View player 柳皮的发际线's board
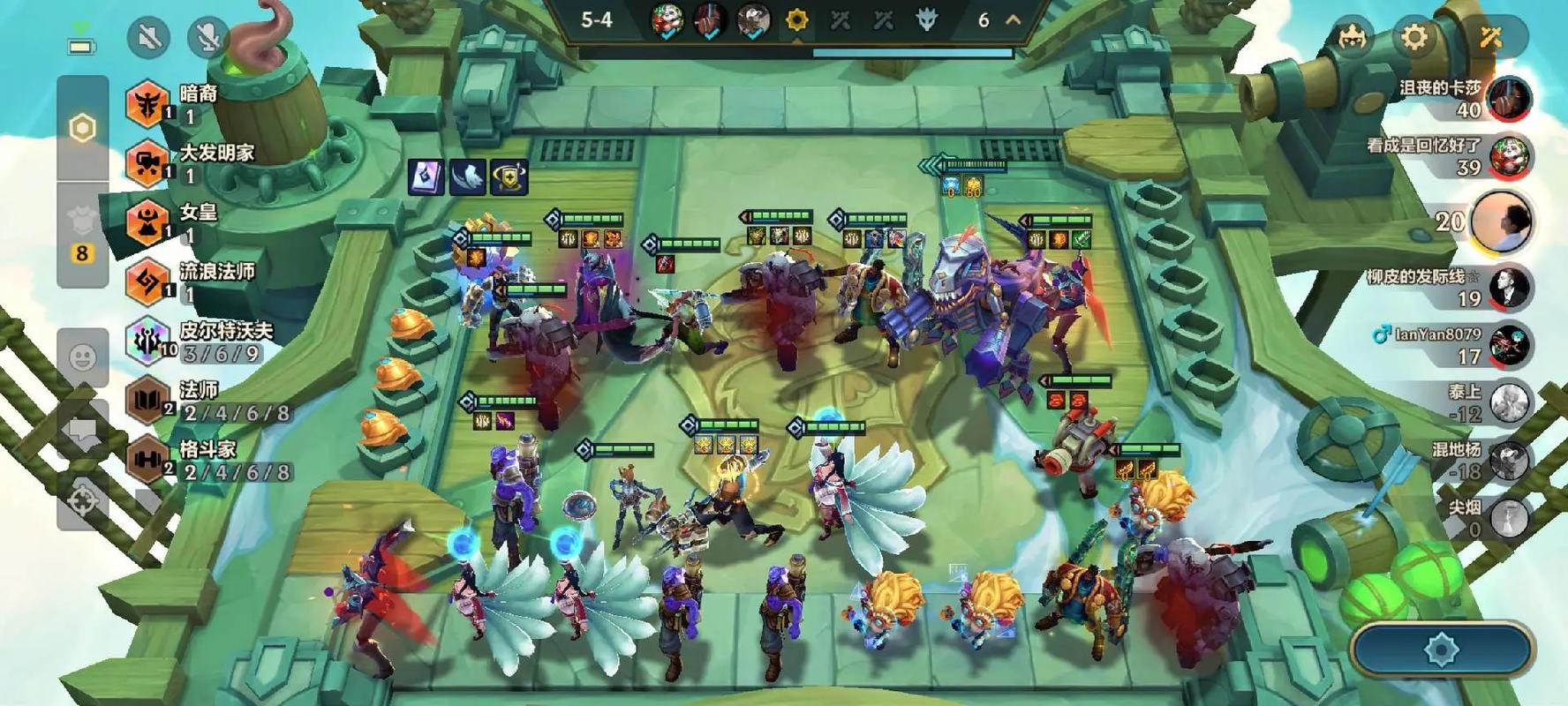The width and height of the screenshot is (1568, 706). [x=1508, y=288]
